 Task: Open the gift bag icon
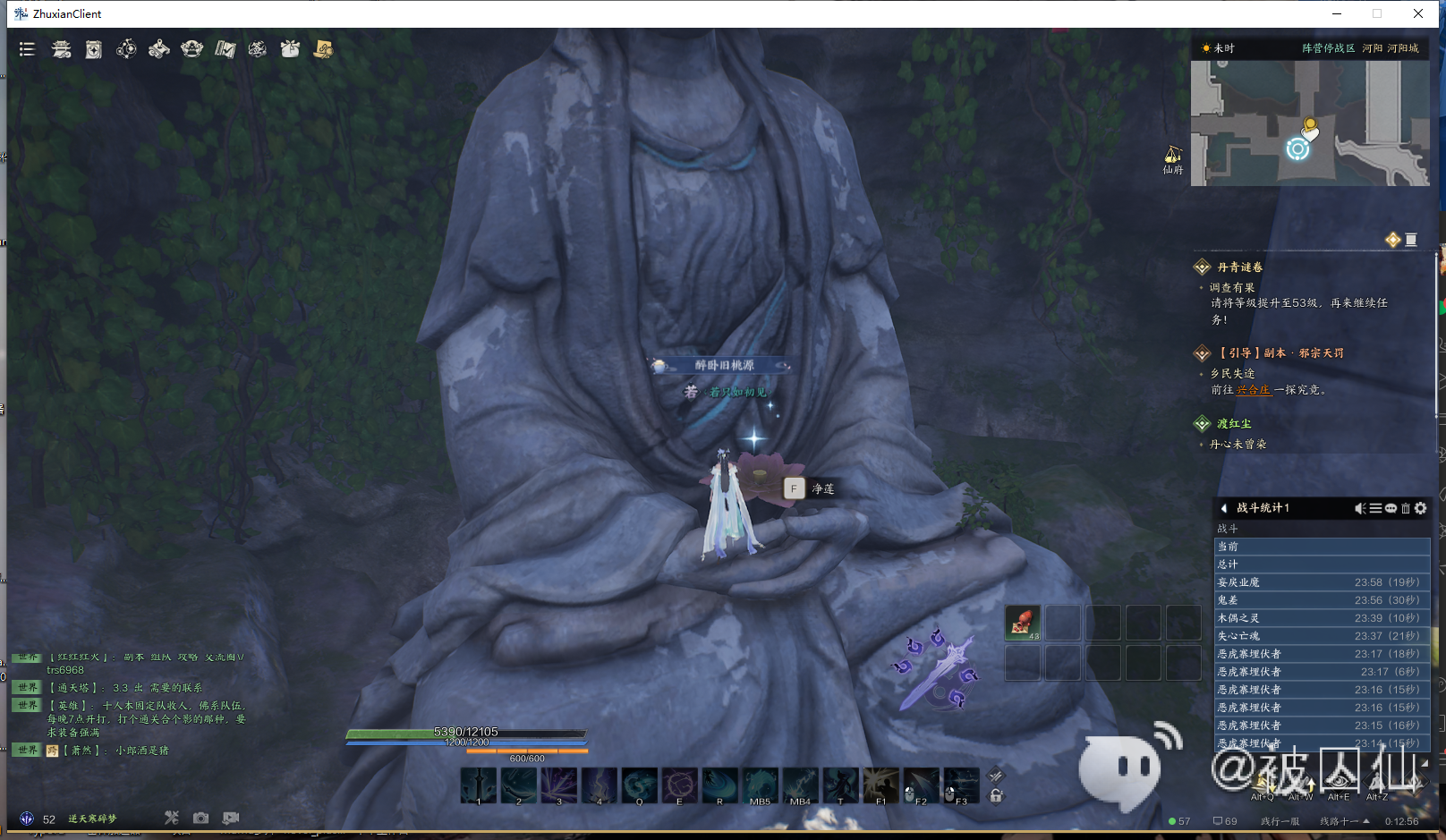pyautogui.click(x=290, y=49)
